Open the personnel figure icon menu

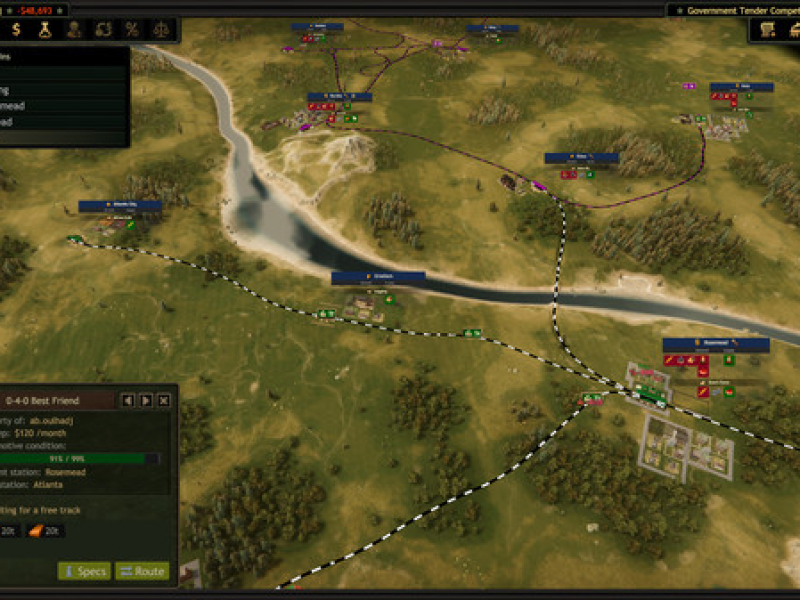[x=73, y=30]
